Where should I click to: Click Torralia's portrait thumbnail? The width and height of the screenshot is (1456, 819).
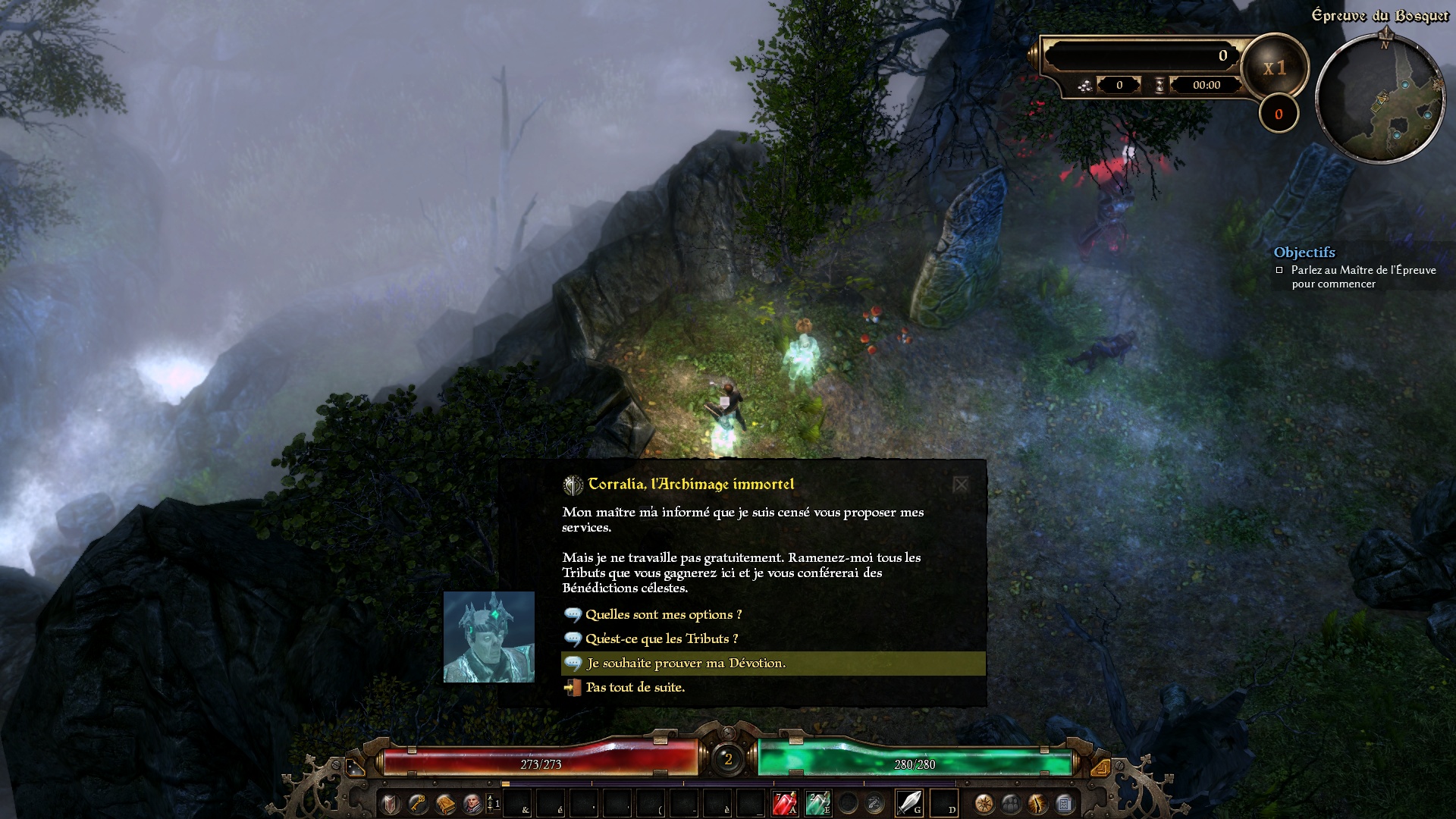(x=489, y=637)
